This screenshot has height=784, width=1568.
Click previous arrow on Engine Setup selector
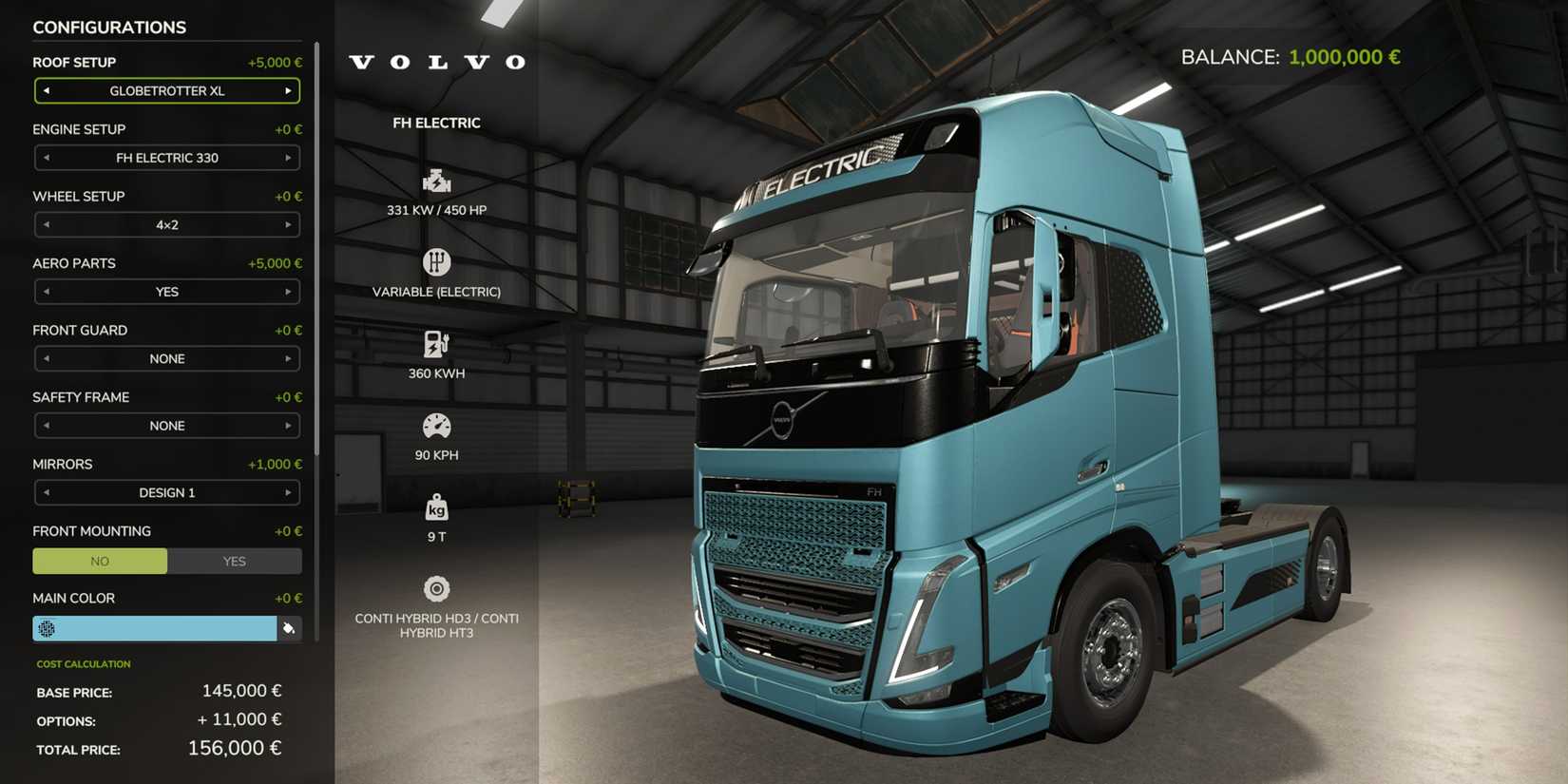click(x=45, y=158)
